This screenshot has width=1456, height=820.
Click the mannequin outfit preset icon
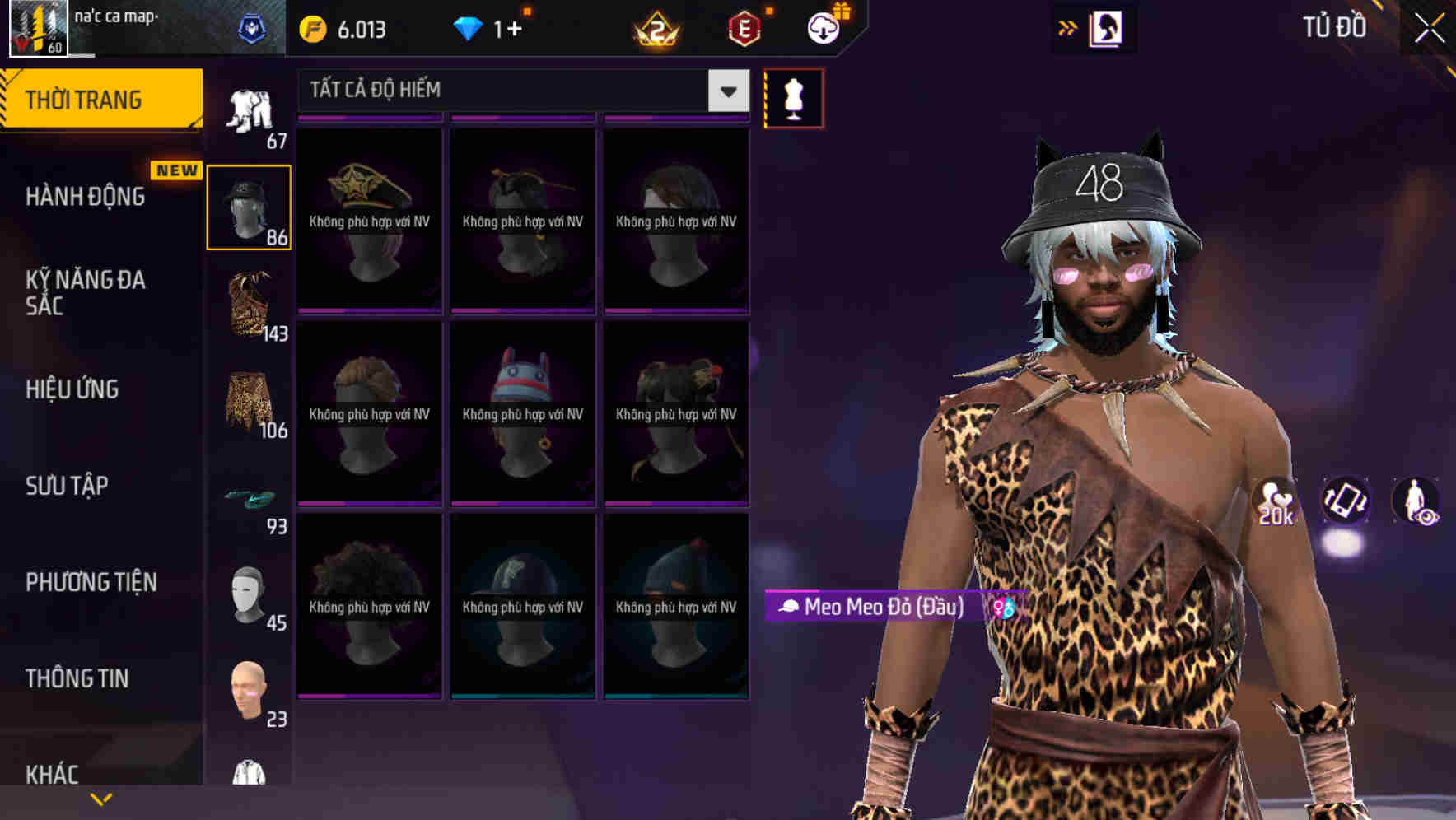793,96
